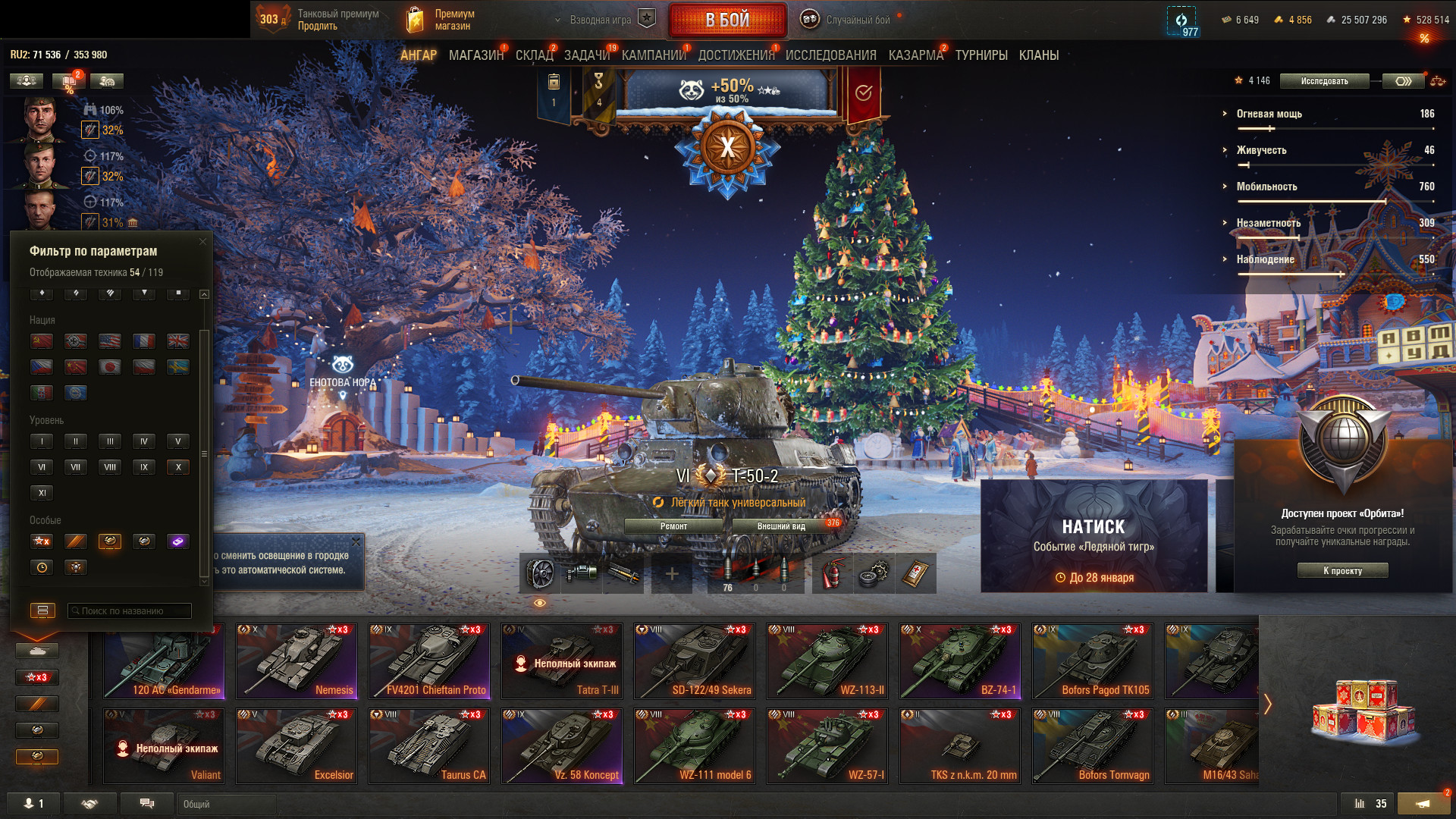The height and width of the screenshot is (819, 1456).
Task: Choose the WZ-113-II tank
Action: click(x=827, y=661)
